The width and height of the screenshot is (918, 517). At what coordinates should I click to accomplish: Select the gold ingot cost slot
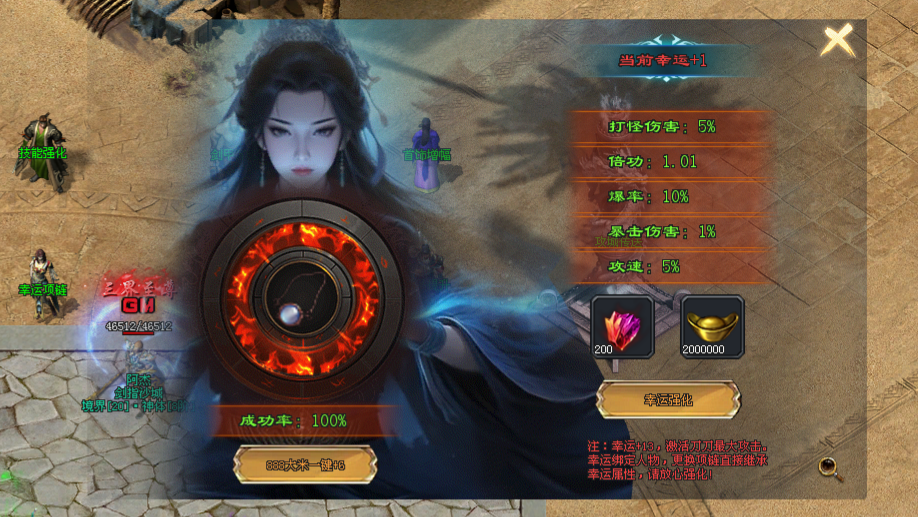712,326
